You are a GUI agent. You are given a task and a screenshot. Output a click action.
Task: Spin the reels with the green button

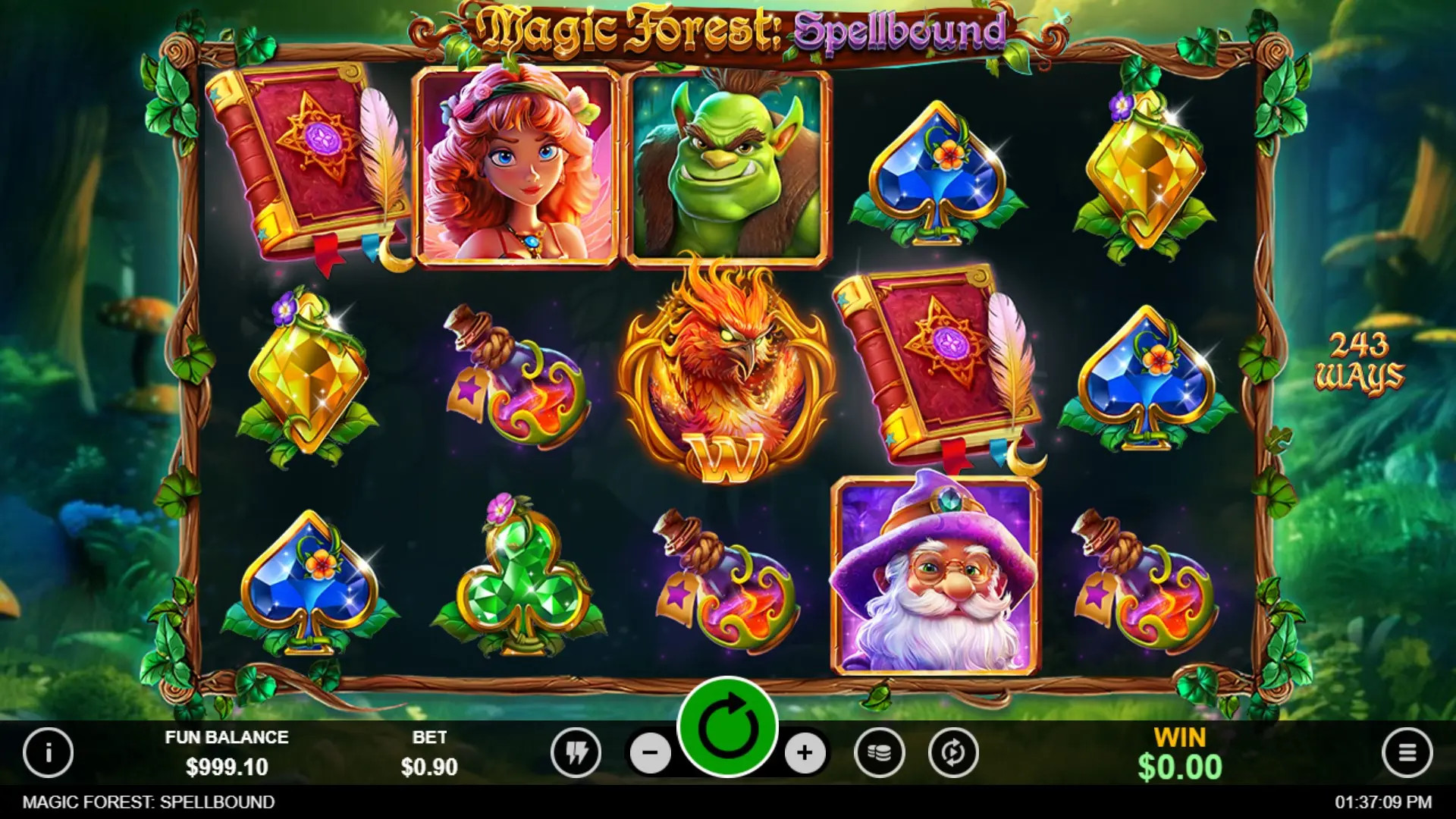[727, 727]
